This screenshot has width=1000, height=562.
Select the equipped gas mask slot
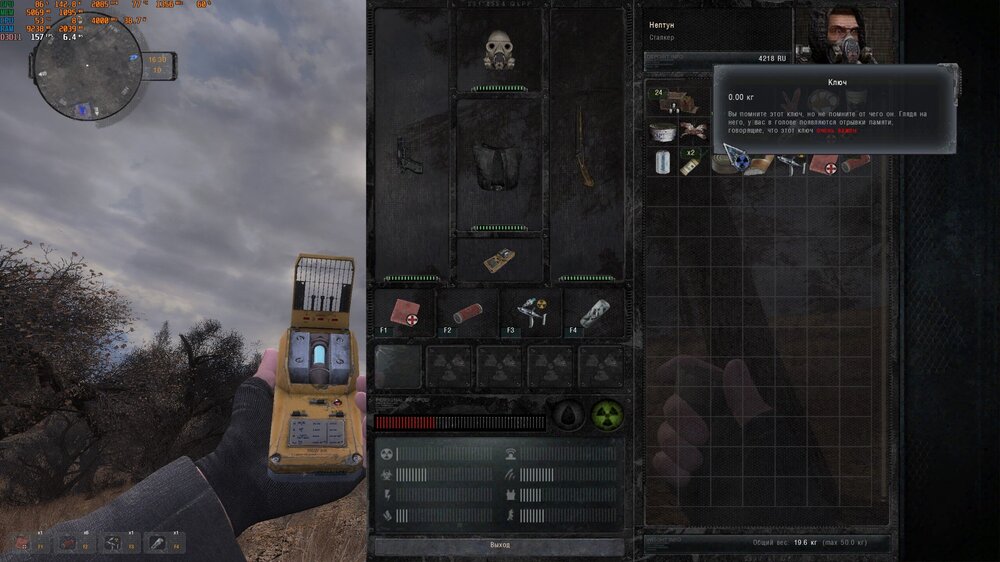[498, 50]
